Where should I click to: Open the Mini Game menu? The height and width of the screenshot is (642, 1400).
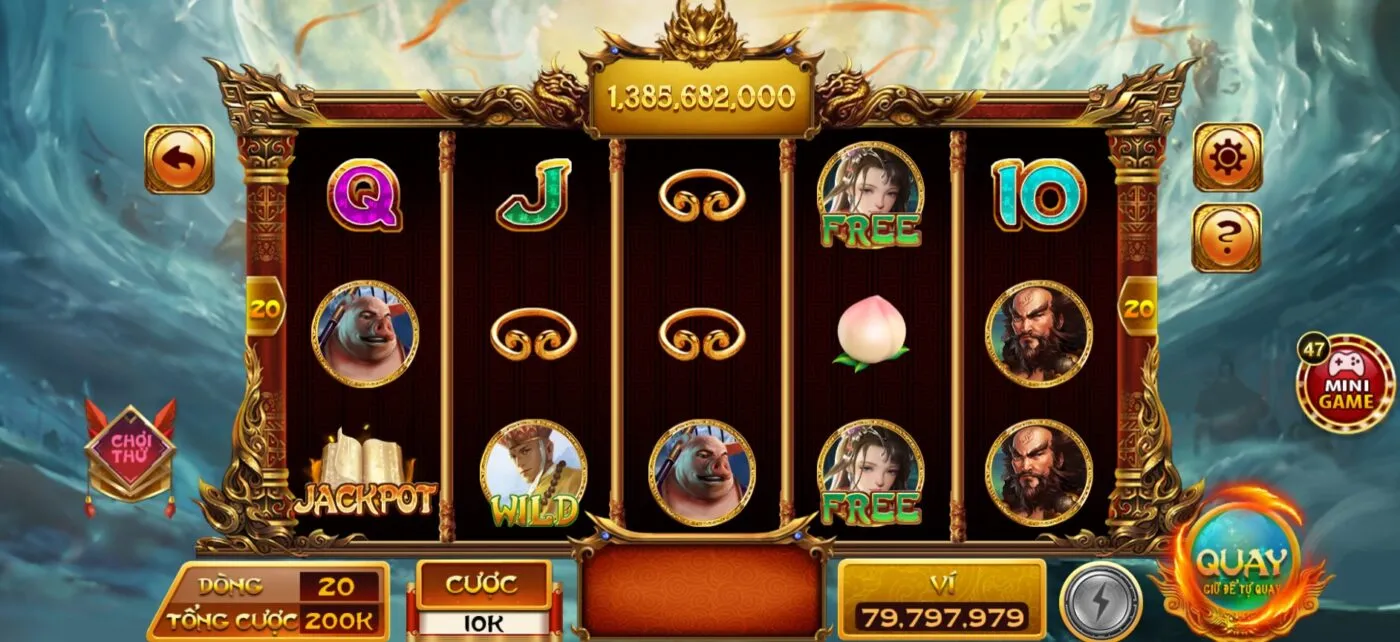(x=1345, y=384)
